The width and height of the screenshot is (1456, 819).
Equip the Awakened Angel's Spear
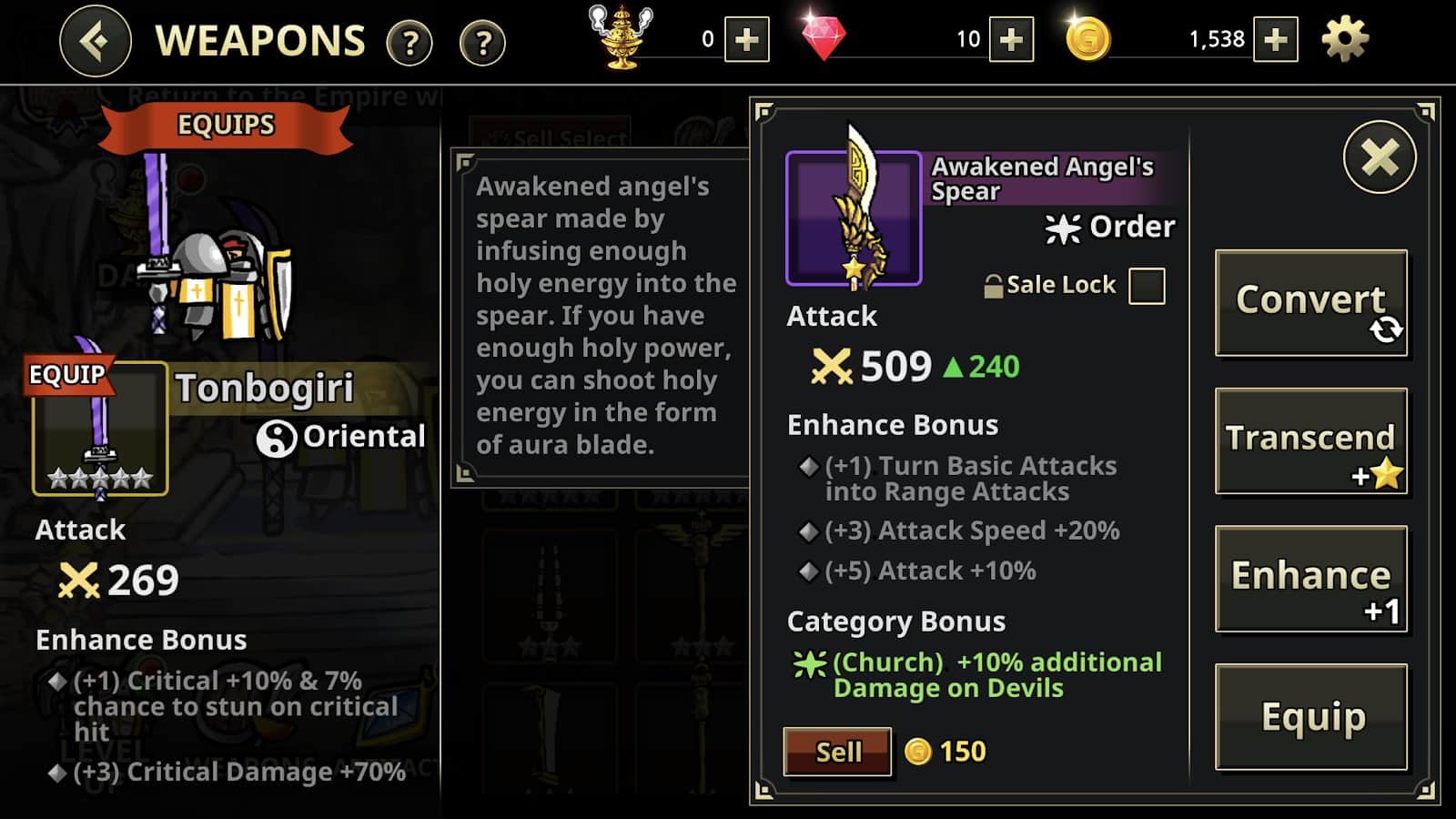point(1310,717)
